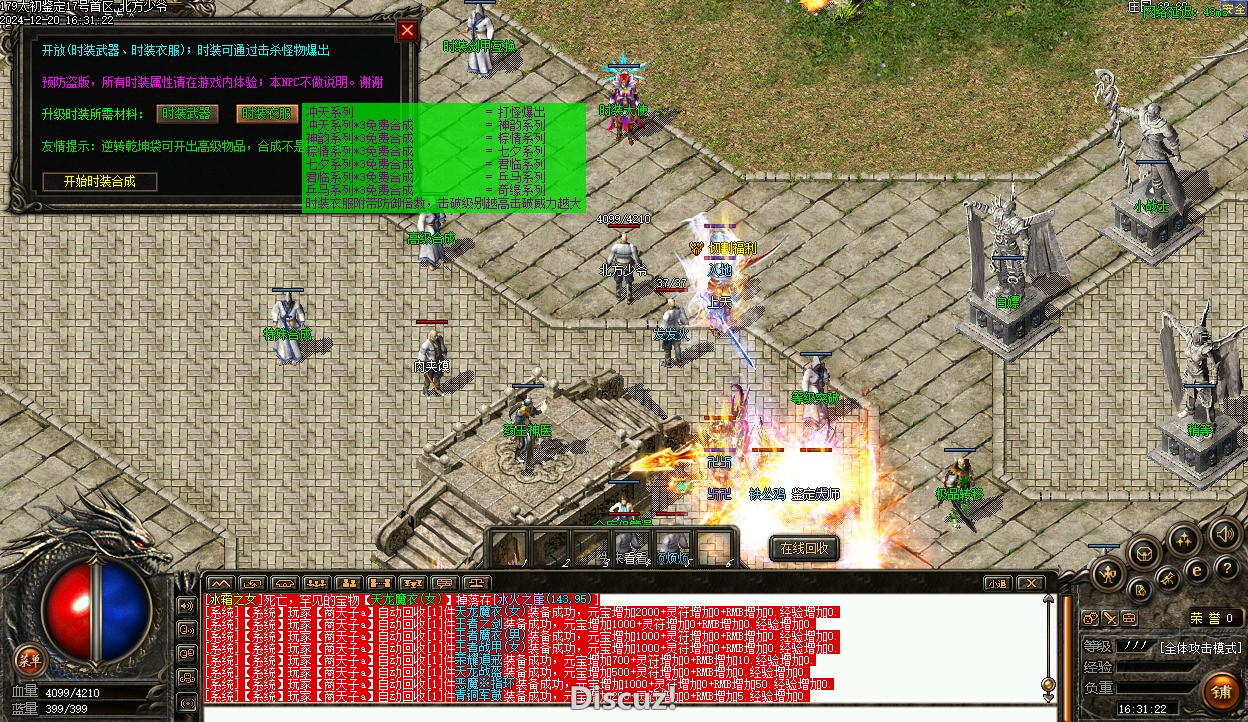1248x722 pixels.
Task: Close the fashion synthesis NPC dialog
Action: (x=407, y=30)
